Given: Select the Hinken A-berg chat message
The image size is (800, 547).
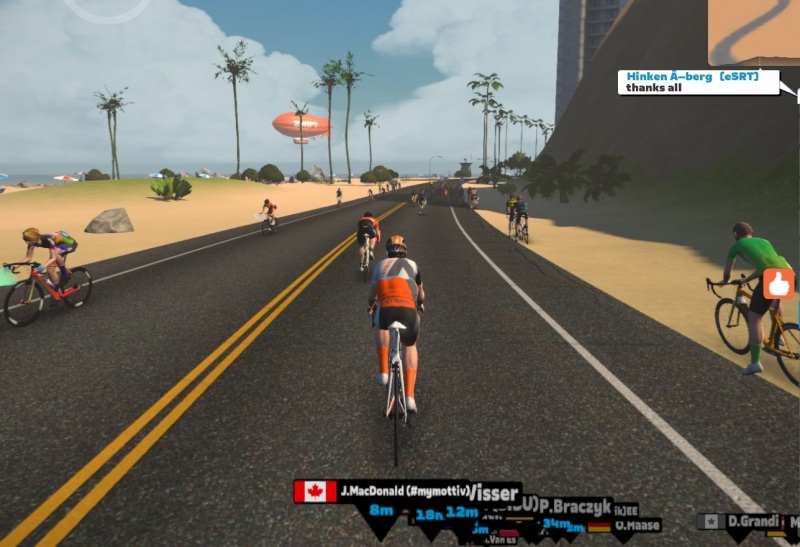Looking at the screenshot, I should [x=698, y=82].
